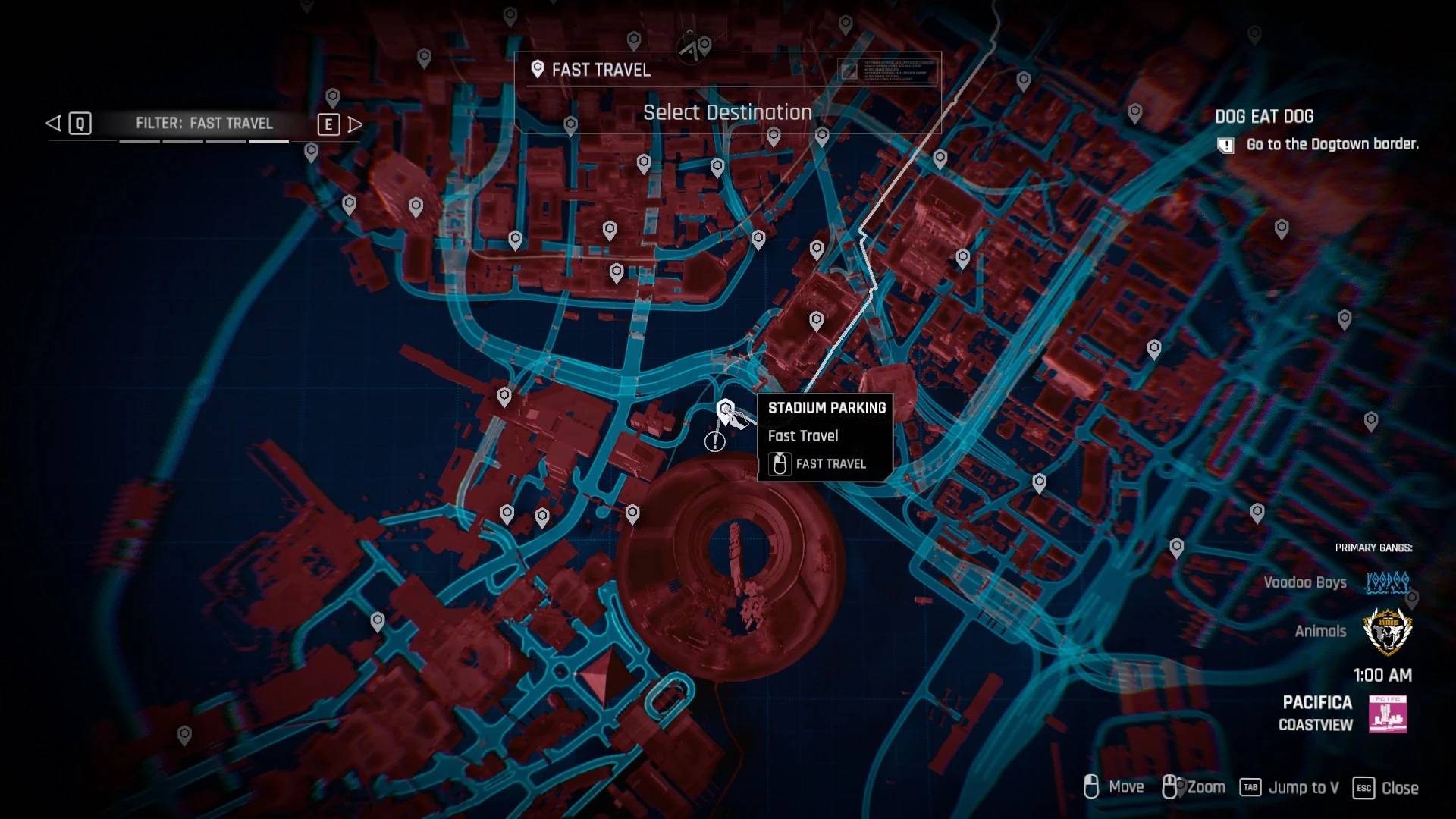Image resolution: width=1456 pixels, height=819 pixels.
Task: Switch to the previous map filter arrow
Action: [x=53, y=124]
